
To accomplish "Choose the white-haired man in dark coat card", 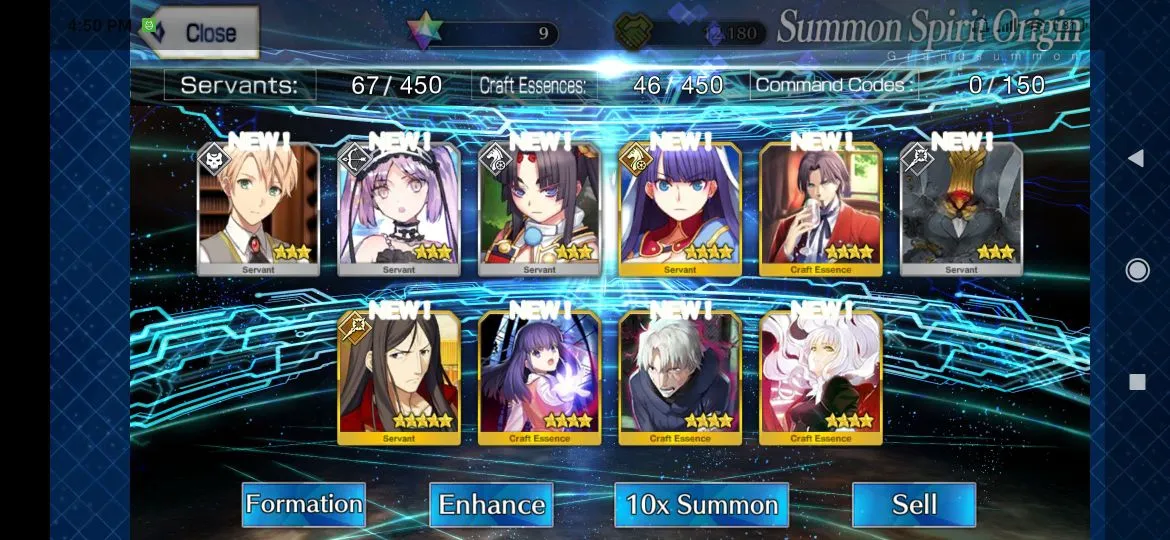I will 680,377.
